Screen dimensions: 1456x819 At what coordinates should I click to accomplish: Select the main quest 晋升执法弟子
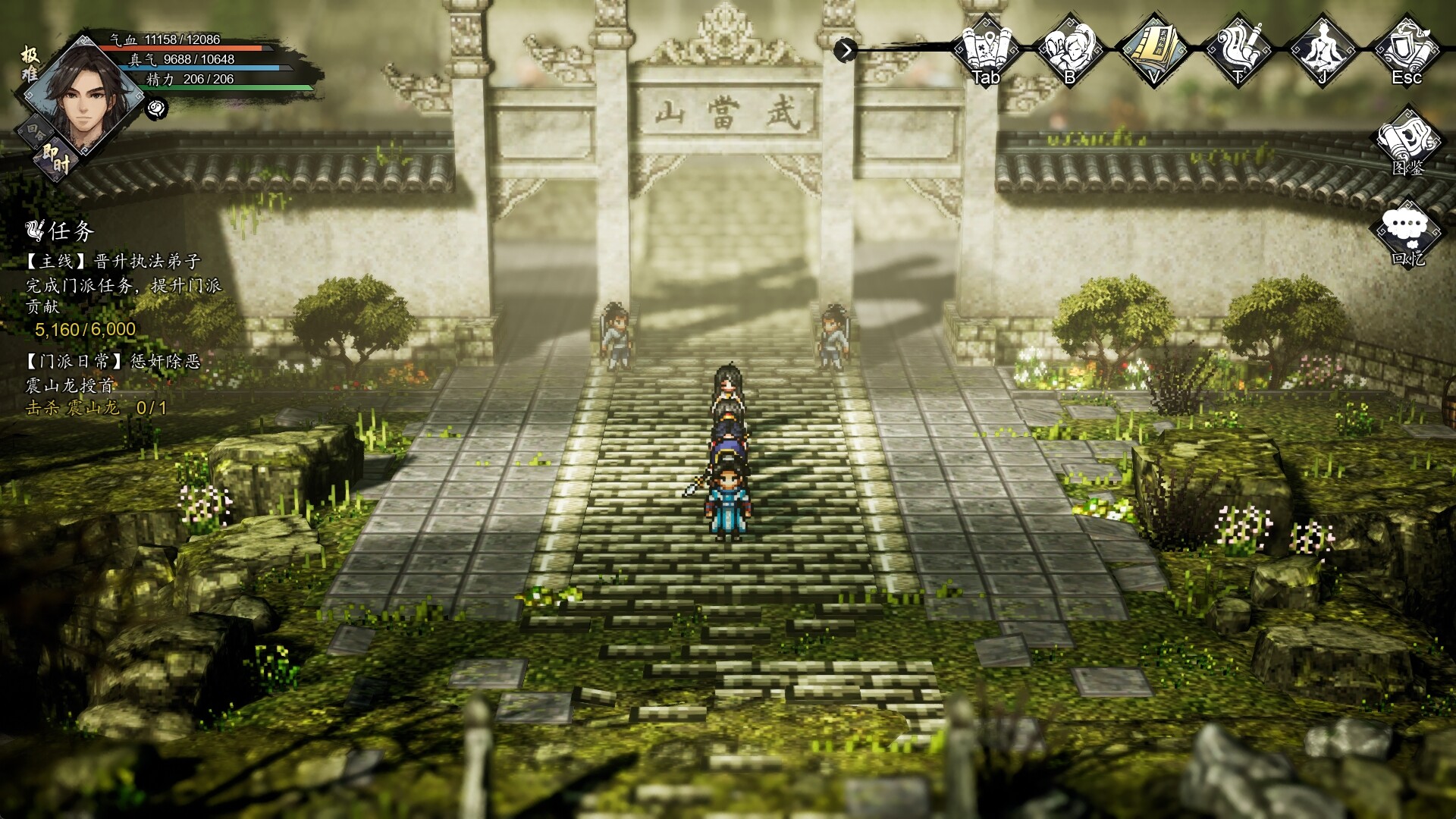[x=114, y=262]
